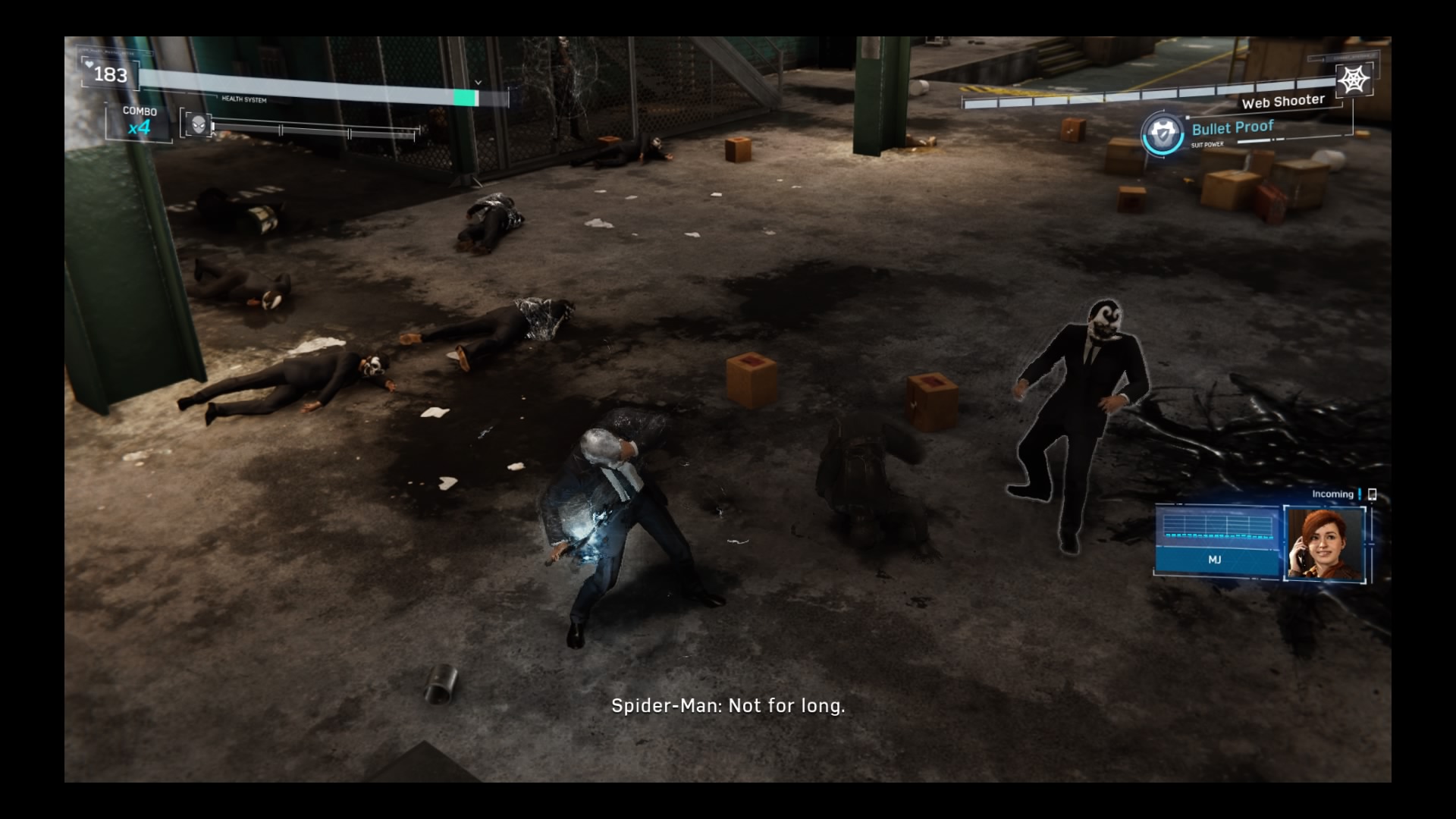Click the Spider-Man mask focus icon
Screen dimensions: 1456x819
coord(198,124)
